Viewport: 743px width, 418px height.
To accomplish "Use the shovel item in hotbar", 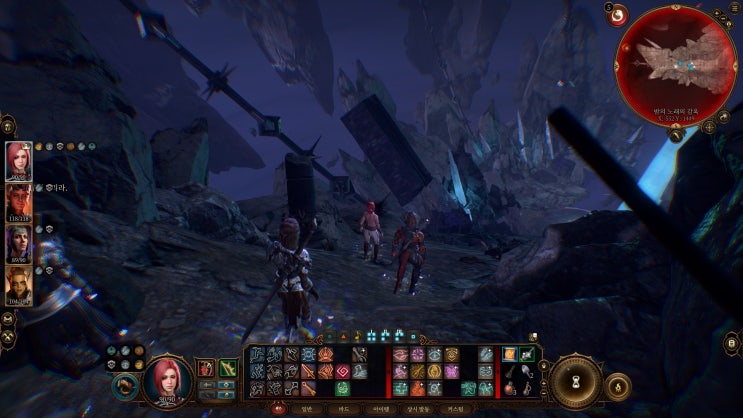I will click(x=527, y=371).
